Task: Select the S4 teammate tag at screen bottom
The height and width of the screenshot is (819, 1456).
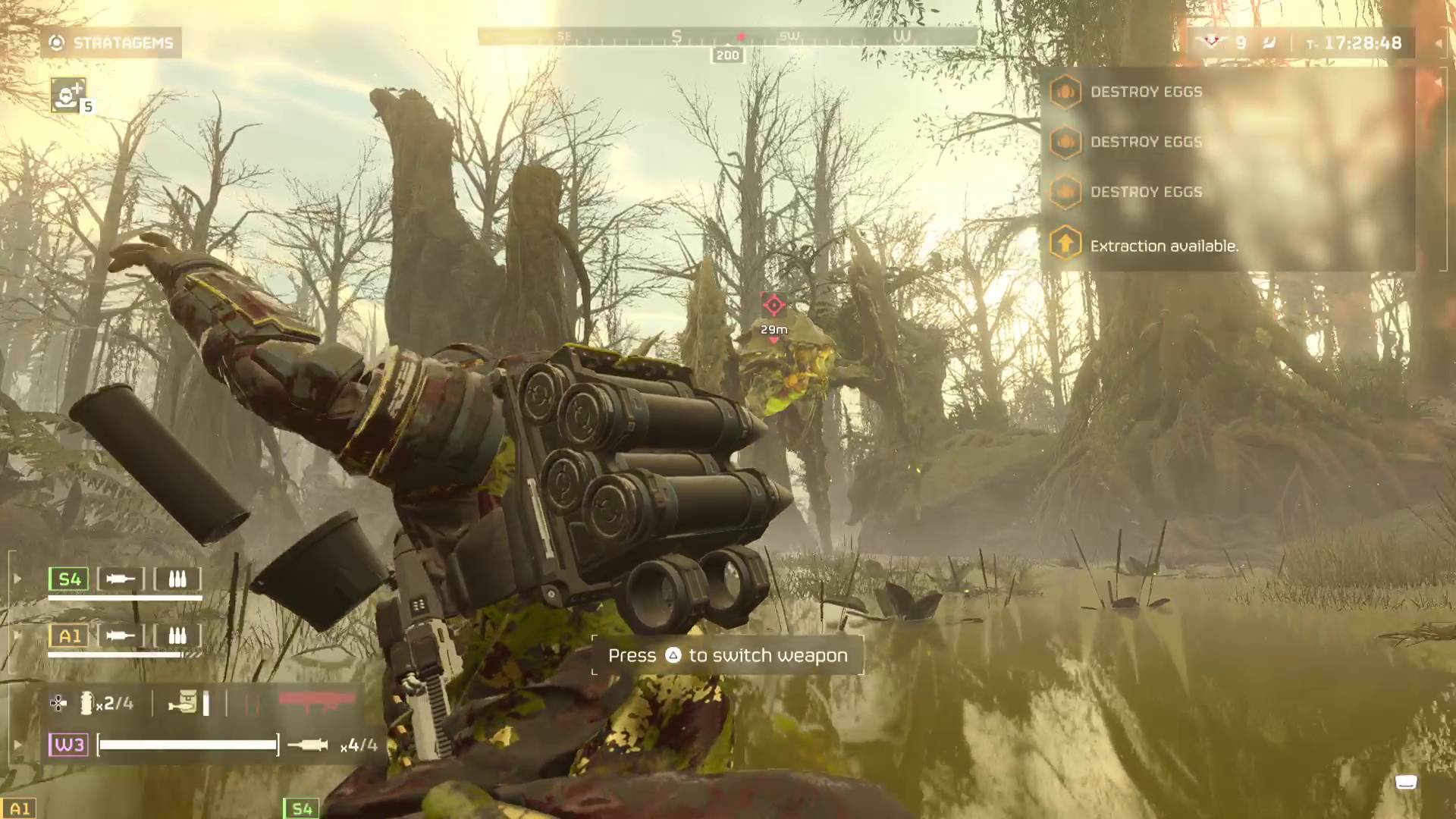Action: pyautogui.click(x=300, y=808)
